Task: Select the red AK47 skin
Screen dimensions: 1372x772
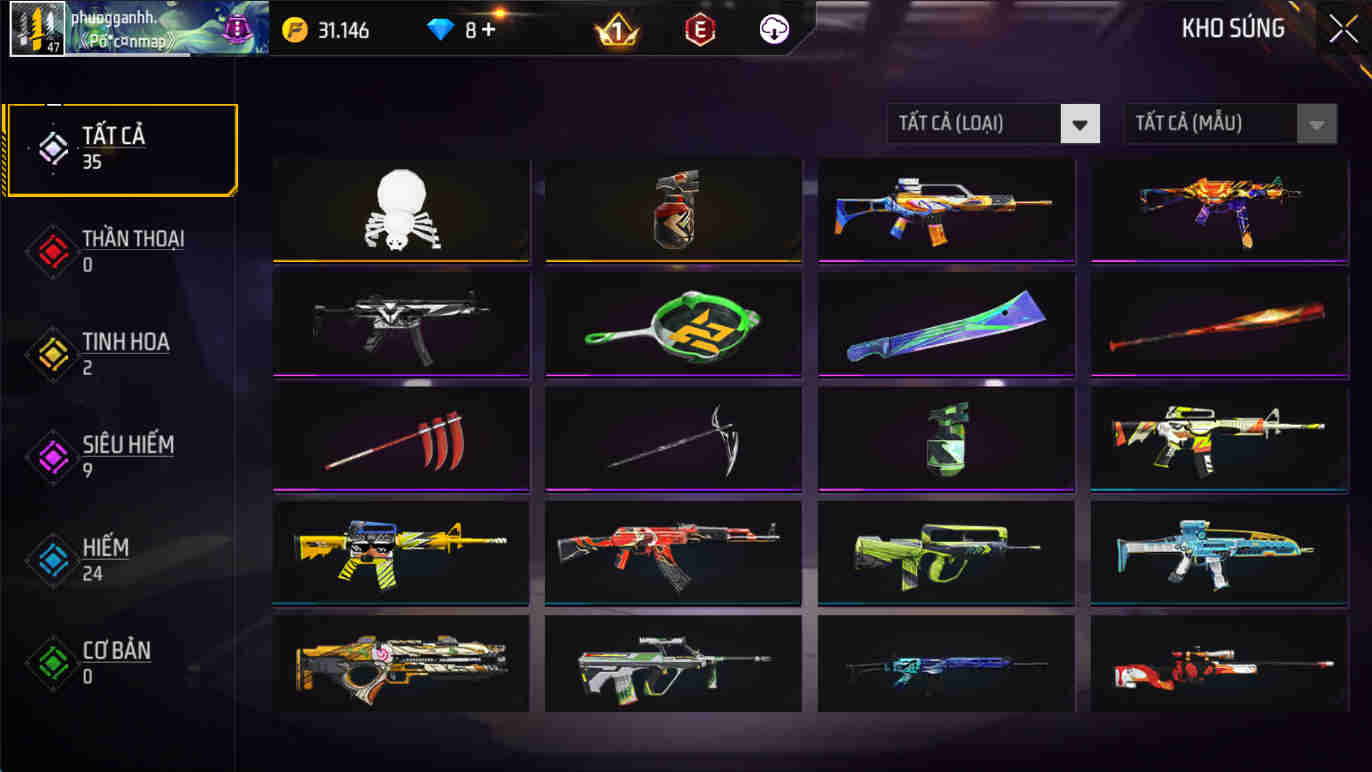Action: [x=672, y=551]
